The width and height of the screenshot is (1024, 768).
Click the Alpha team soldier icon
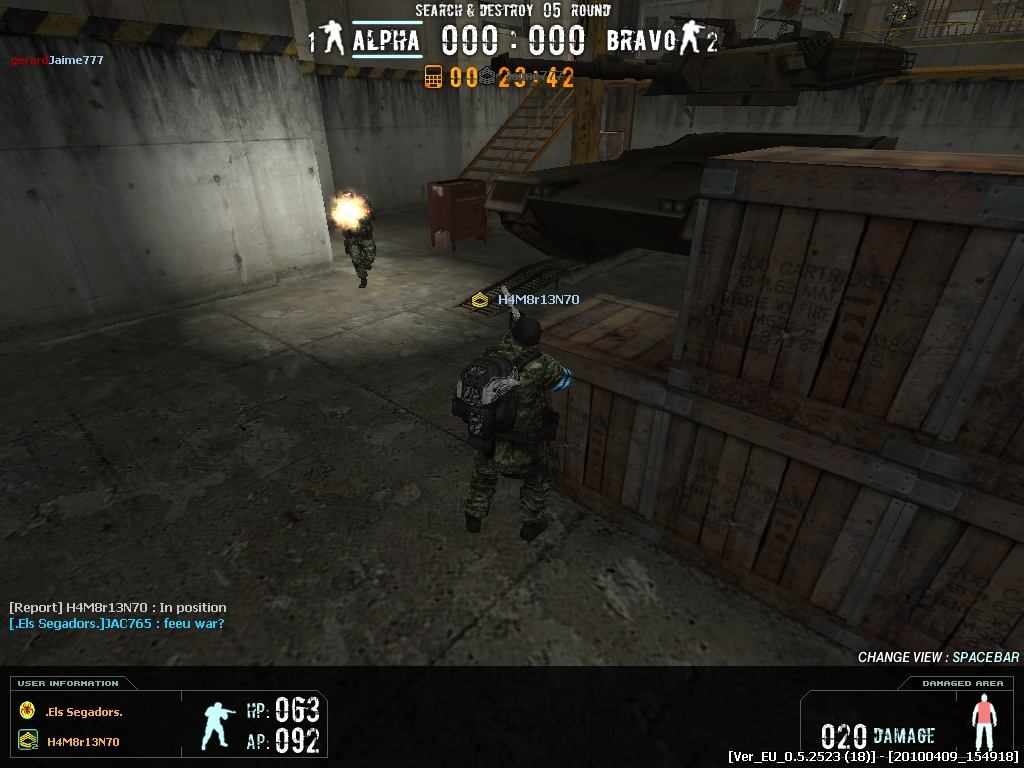334,40
